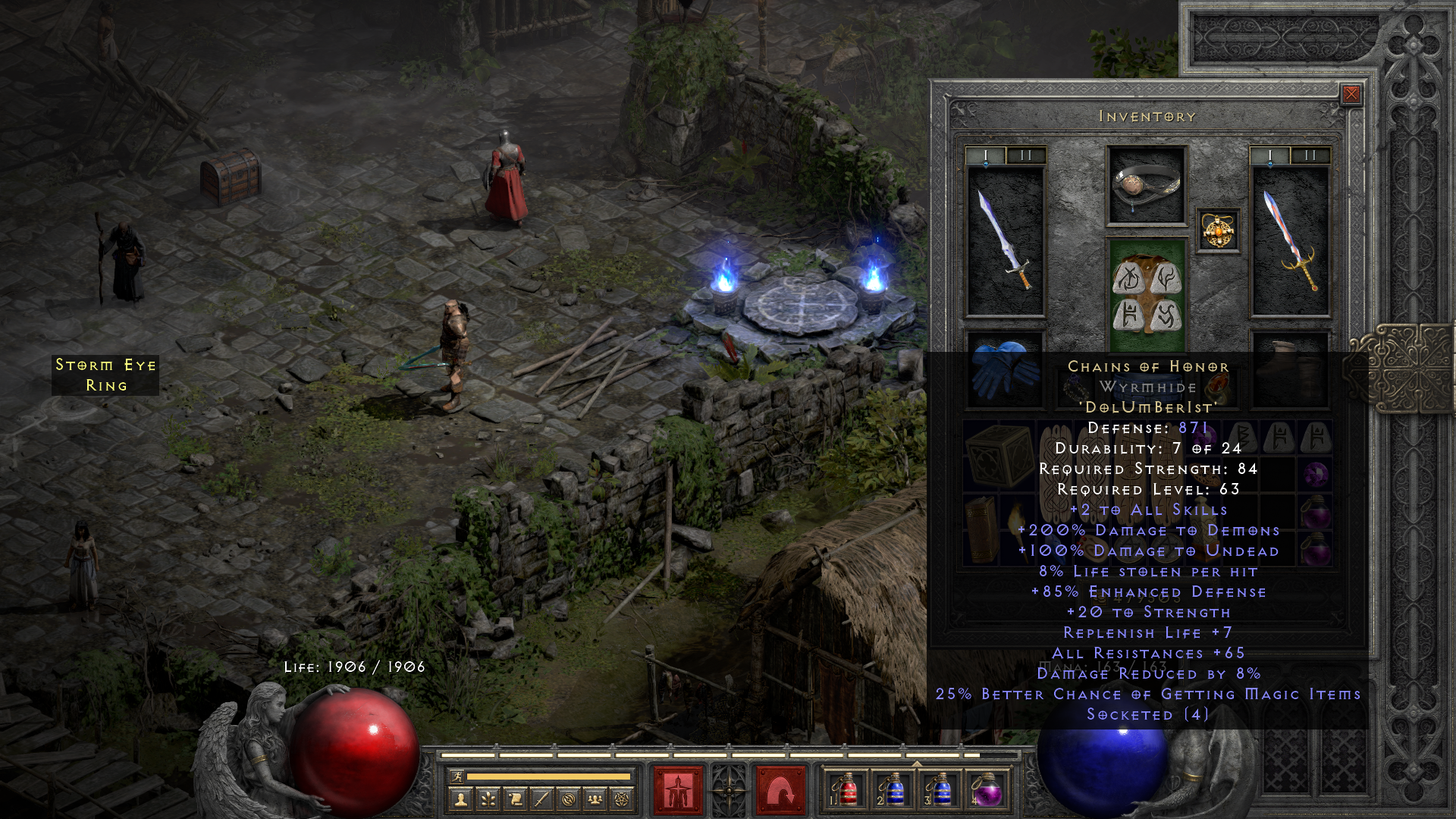Click the right-hand gold-hilted sword
The width and height of the screenshot is (1456, 819).
pyautogui.click(x=1290, y=240)
